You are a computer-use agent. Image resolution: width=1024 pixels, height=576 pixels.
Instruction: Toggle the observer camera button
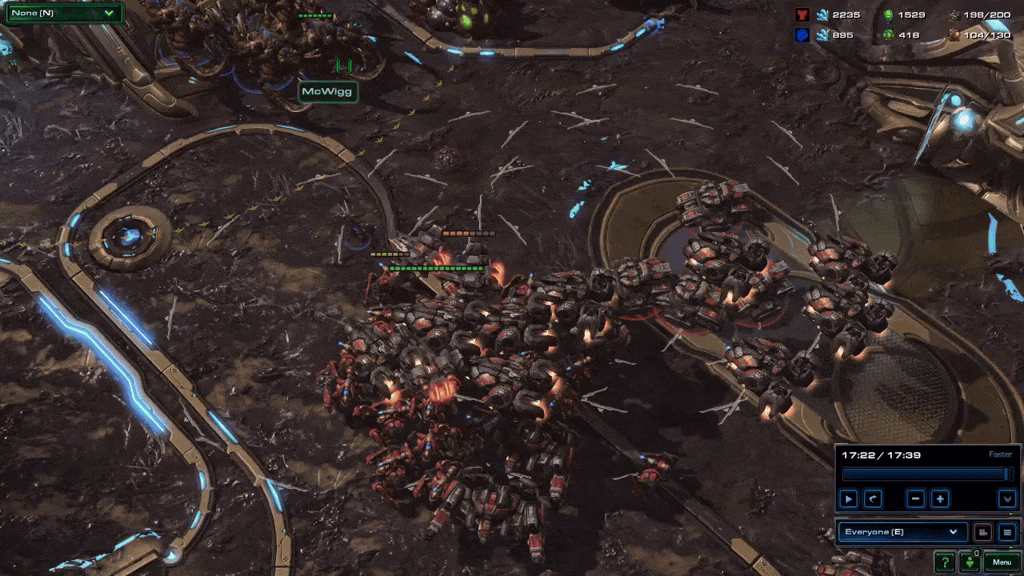pos(982,532)
